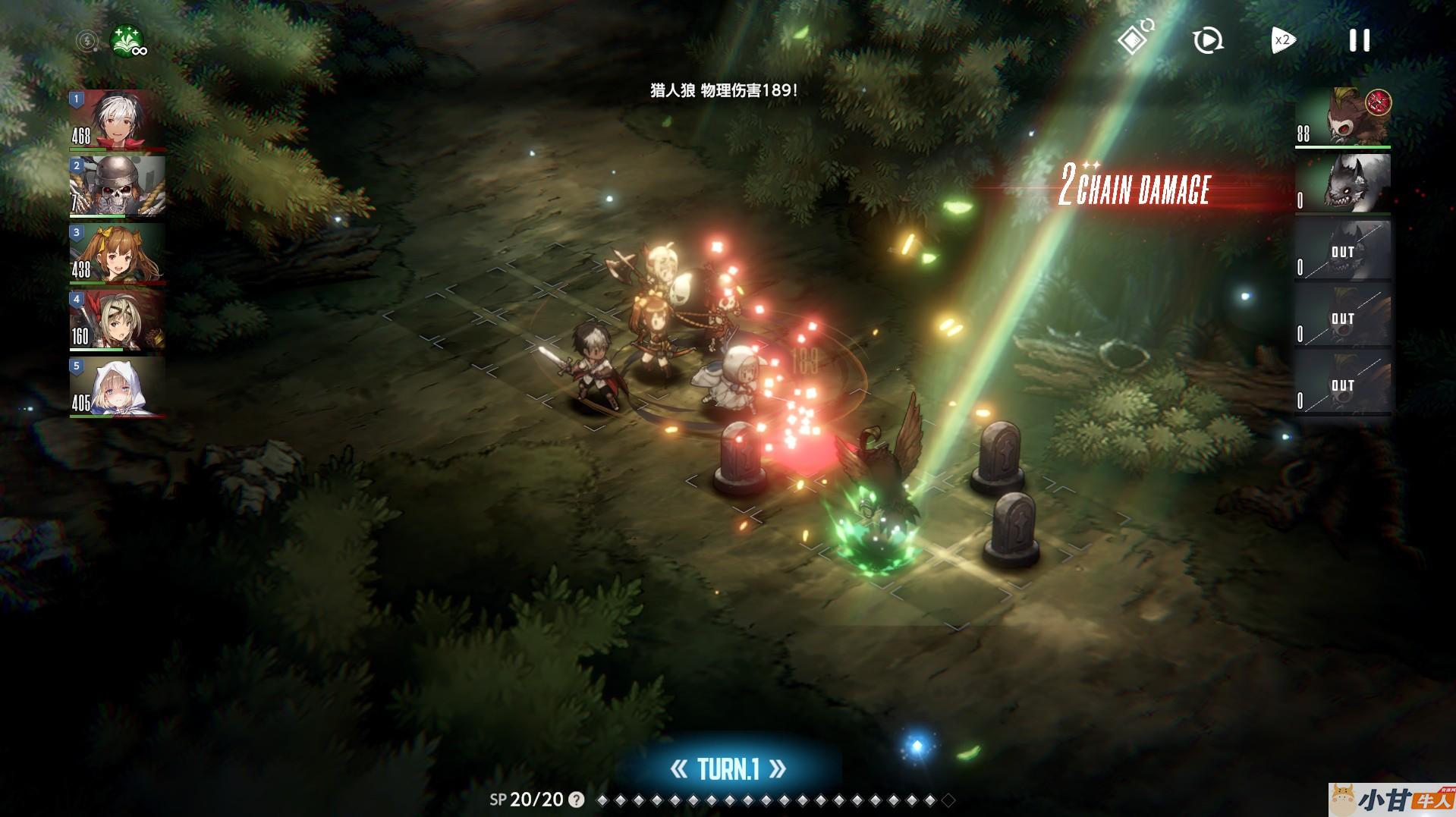Image resolution: width=1456 pixels, height=817 pixels.
Task: Click the grey coin icon
Action: pyautogui.click(x=87, y=40)
